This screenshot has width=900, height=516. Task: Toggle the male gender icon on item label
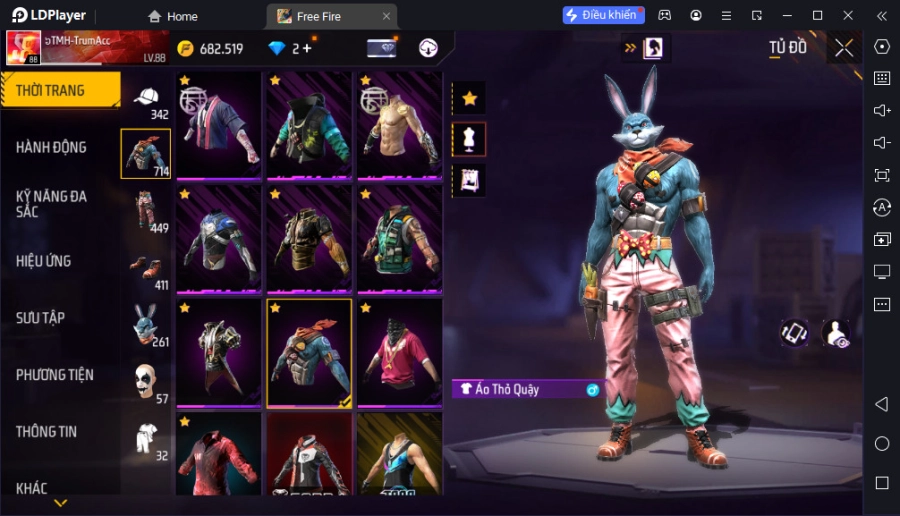tap(592, 389)
